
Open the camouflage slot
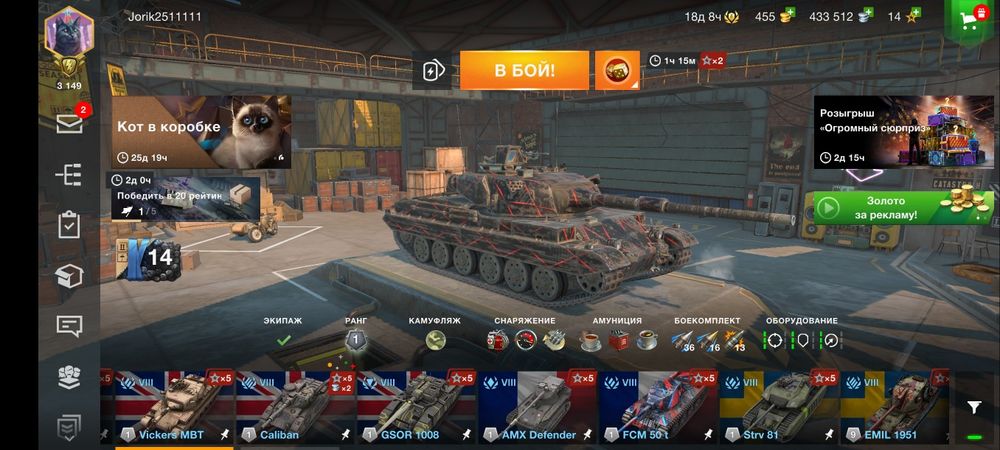[434, 340]
